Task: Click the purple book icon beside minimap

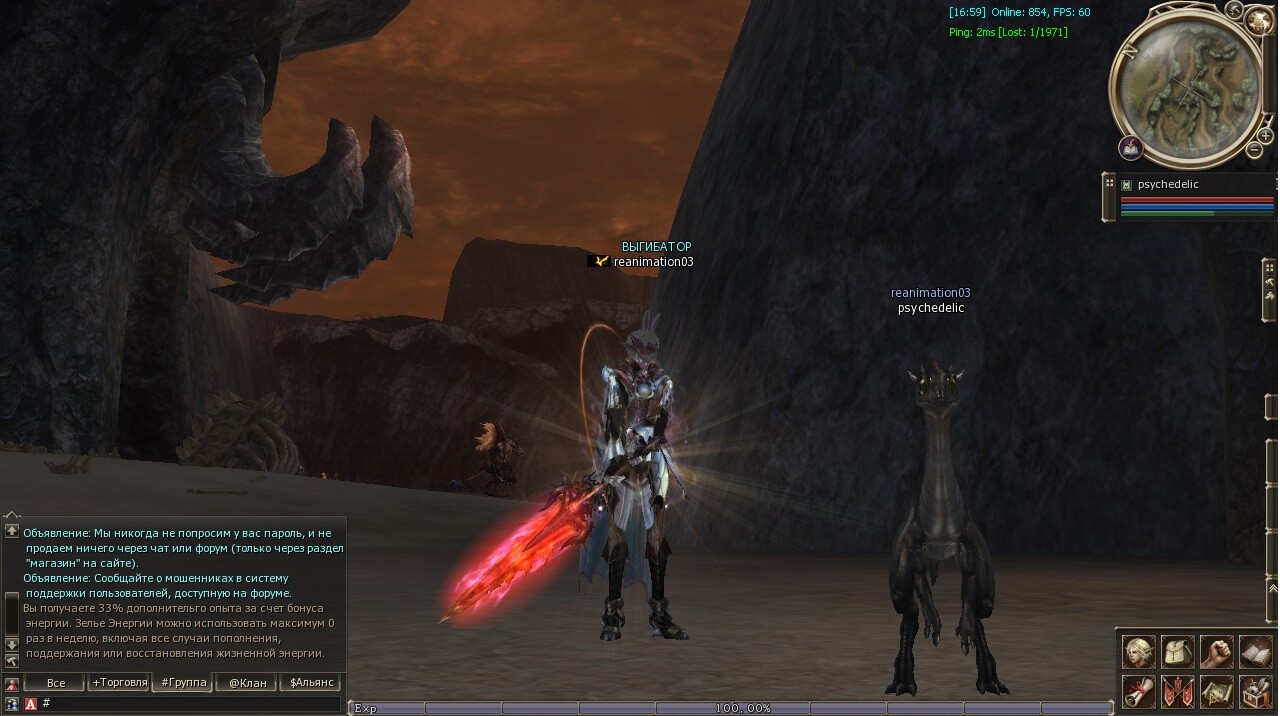Action: point(1131,148)
